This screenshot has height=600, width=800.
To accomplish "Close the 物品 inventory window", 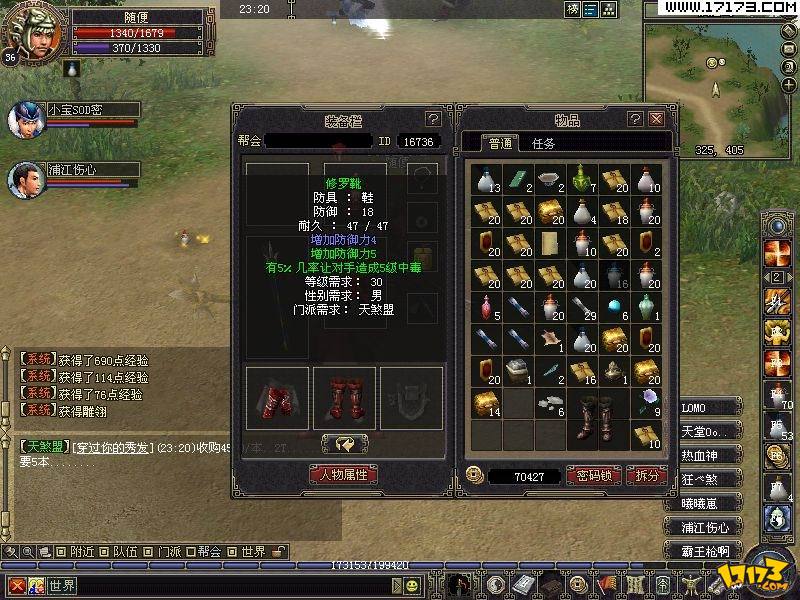I will tap(657, 119).
